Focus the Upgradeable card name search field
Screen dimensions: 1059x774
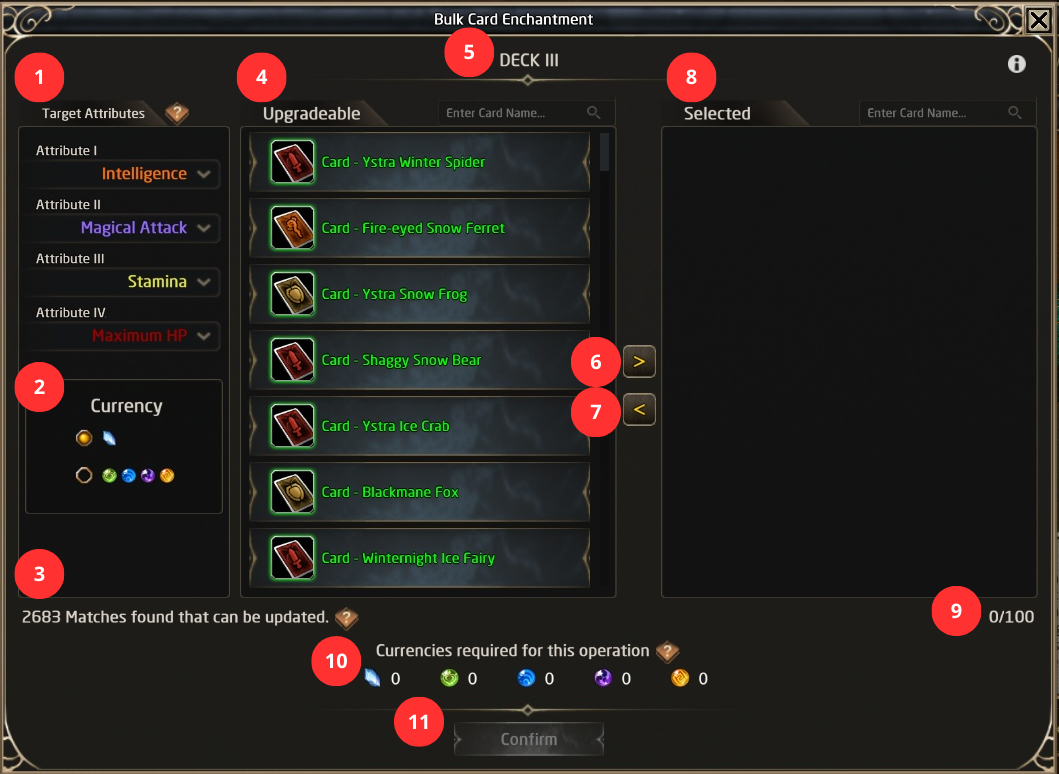(514, 113)
